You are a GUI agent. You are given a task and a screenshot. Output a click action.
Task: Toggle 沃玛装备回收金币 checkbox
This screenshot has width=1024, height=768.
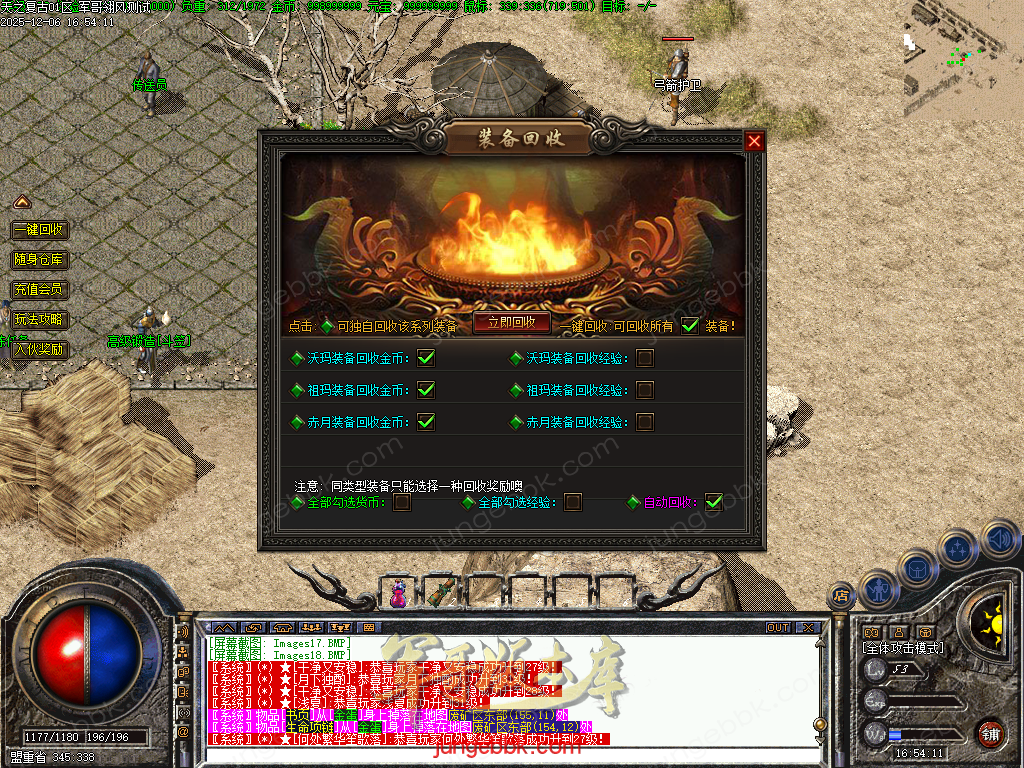426,358
